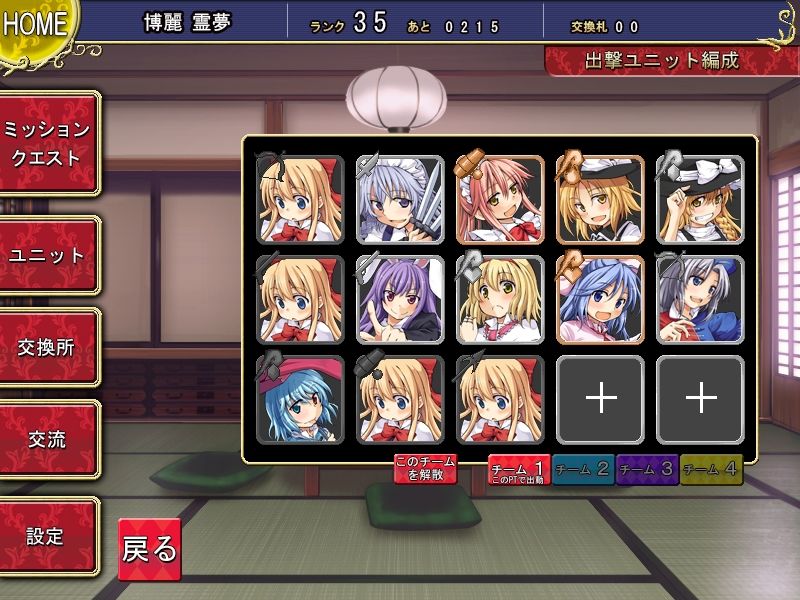The height and width of the screenshot is (600, 800).
Task: Click the 戻る back button
Action: (x=149, y=549)
